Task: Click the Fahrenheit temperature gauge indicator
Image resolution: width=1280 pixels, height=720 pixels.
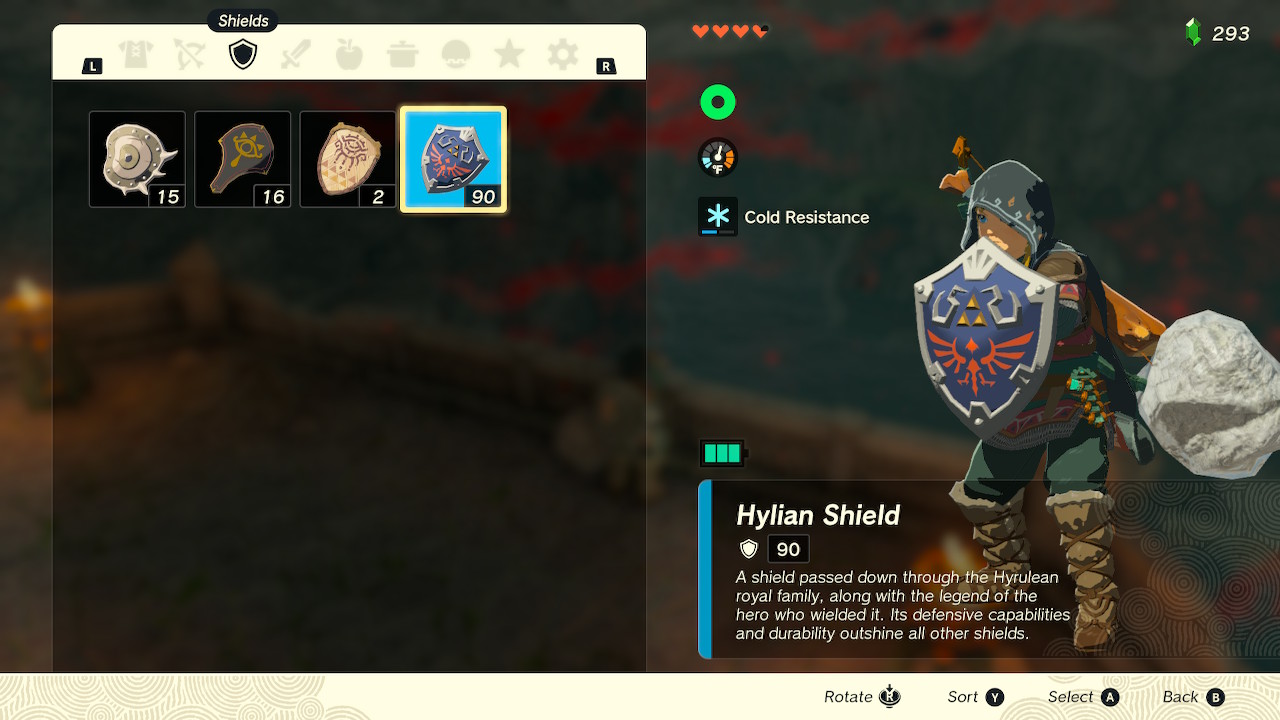Action: (x=717, y=157)
